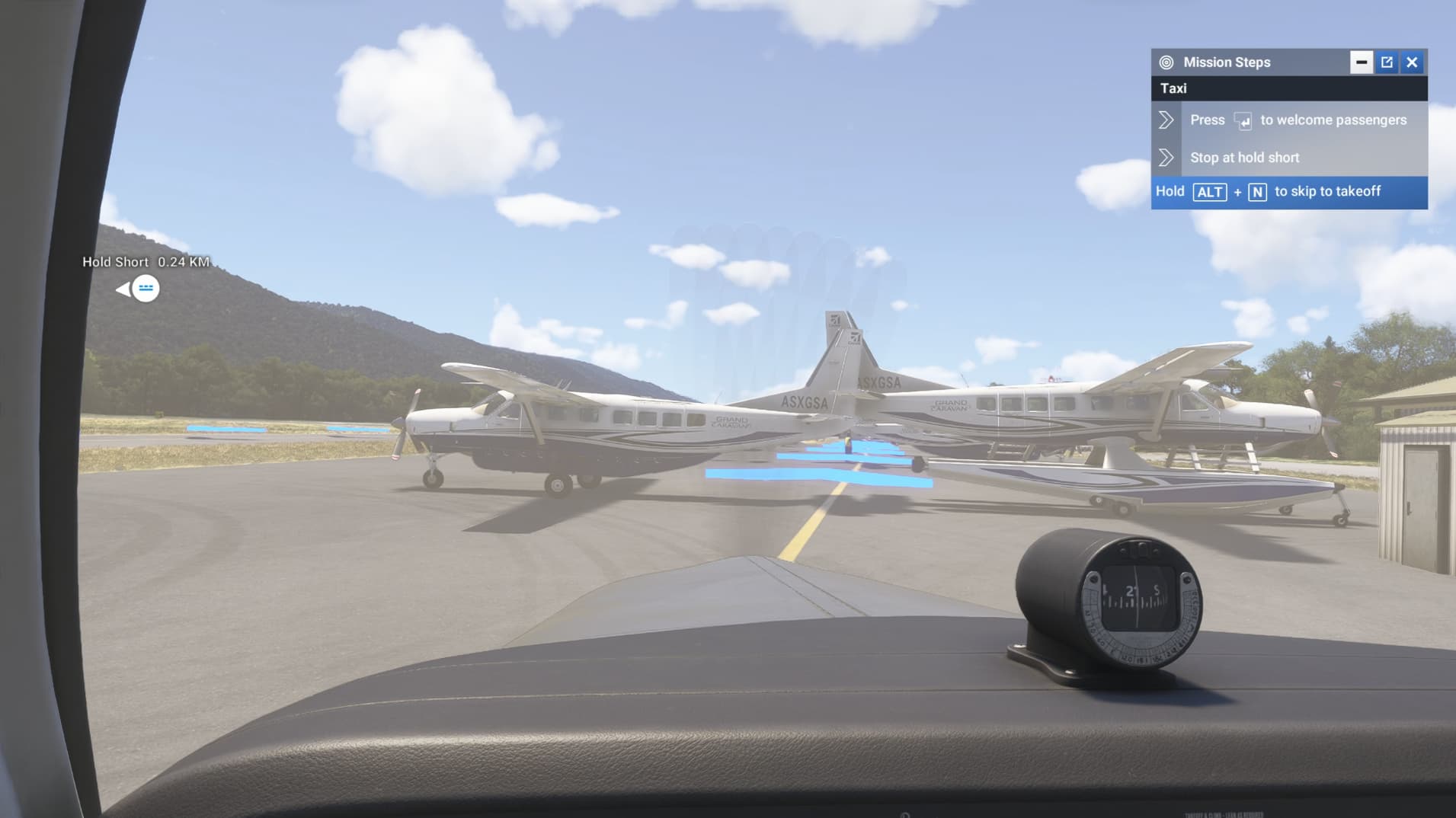This screenshot has width=1456, height=818.
Task: Click the Enter key icon in the welcome passengers step
Action: (1244, 120)
